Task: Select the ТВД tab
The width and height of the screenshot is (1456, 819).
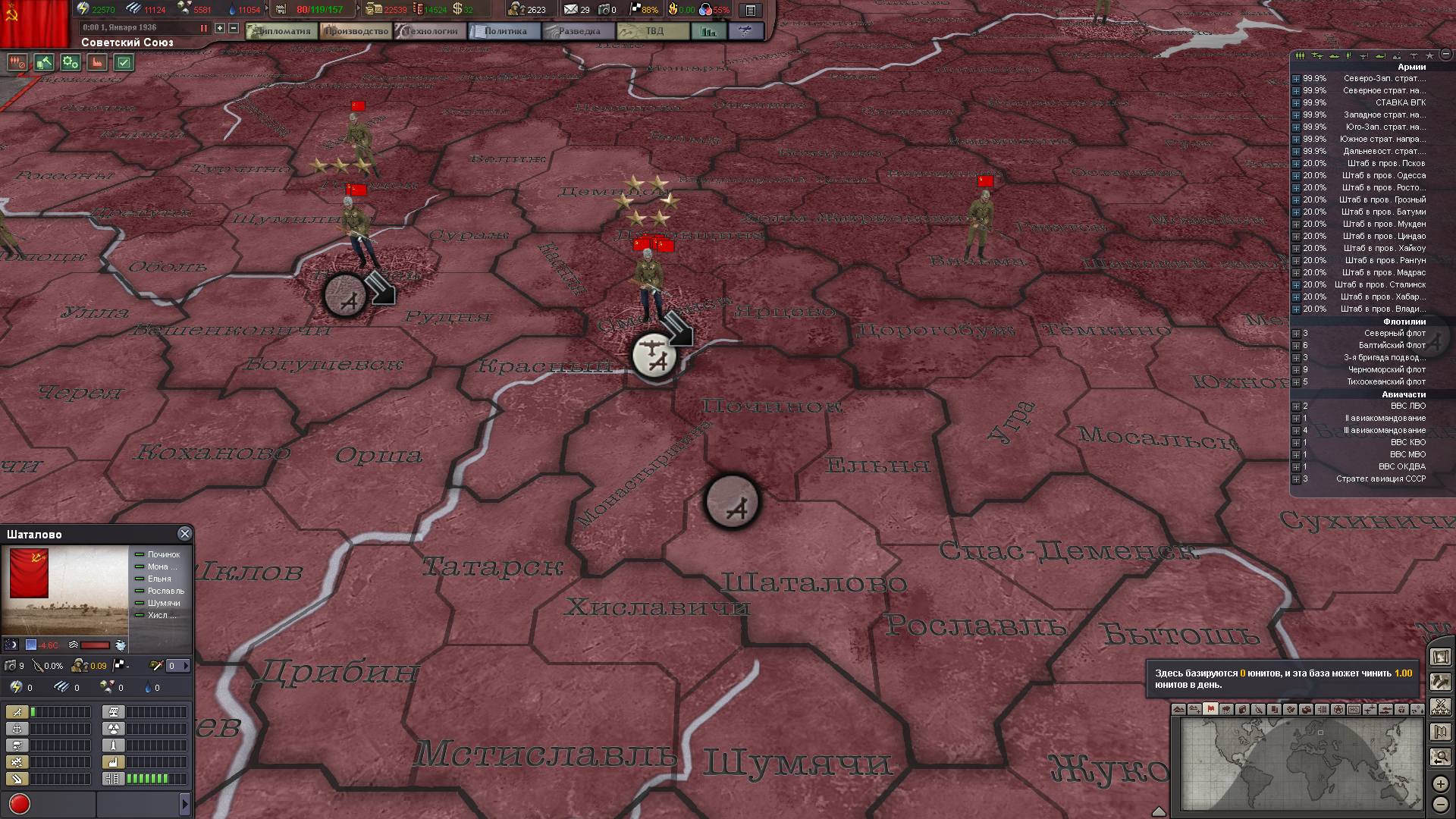Action: pyautogui.click(x=654, y=31)
